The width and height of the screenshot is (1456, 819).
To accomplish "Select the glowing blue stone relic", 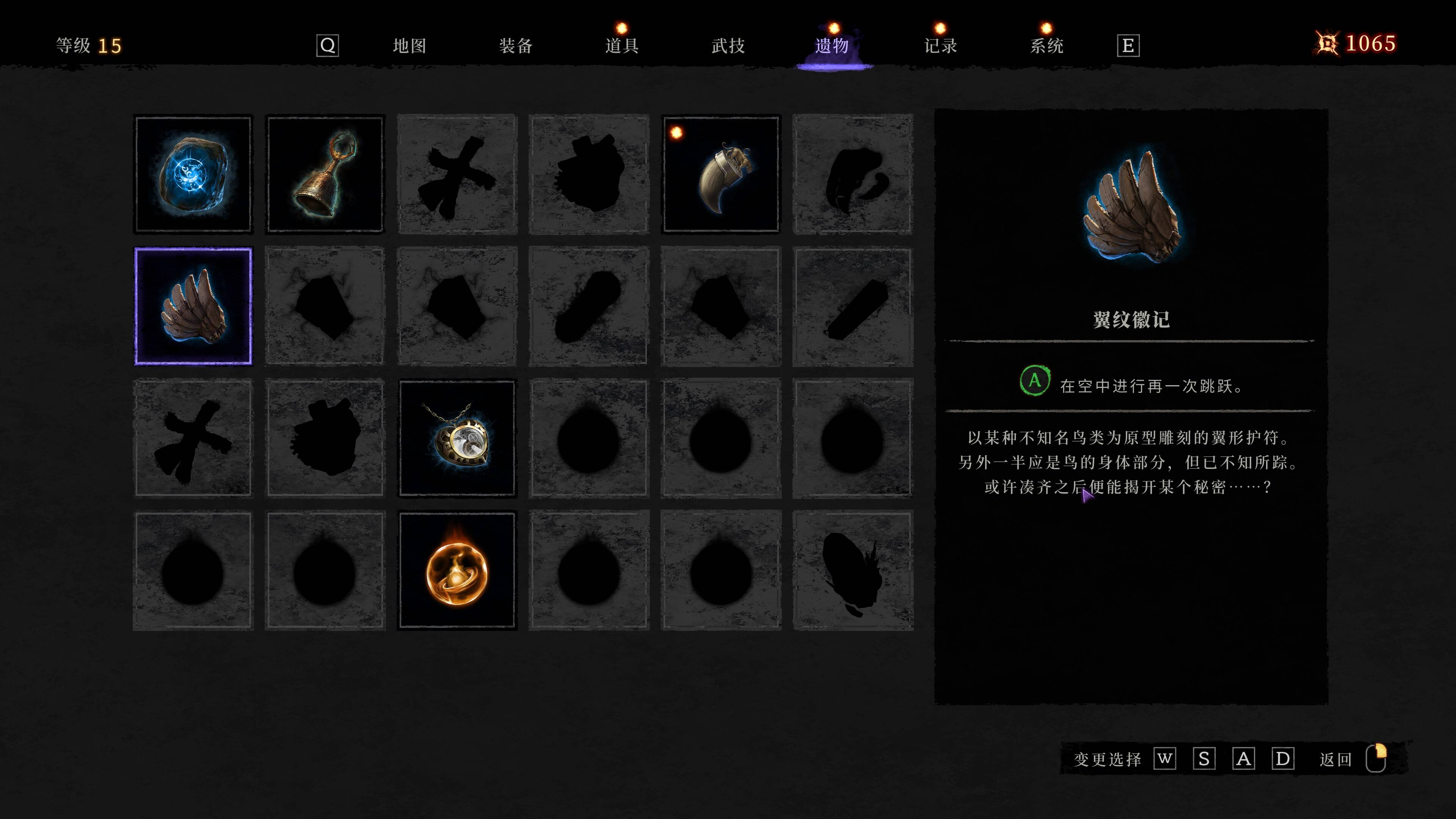I will point(193,174).
